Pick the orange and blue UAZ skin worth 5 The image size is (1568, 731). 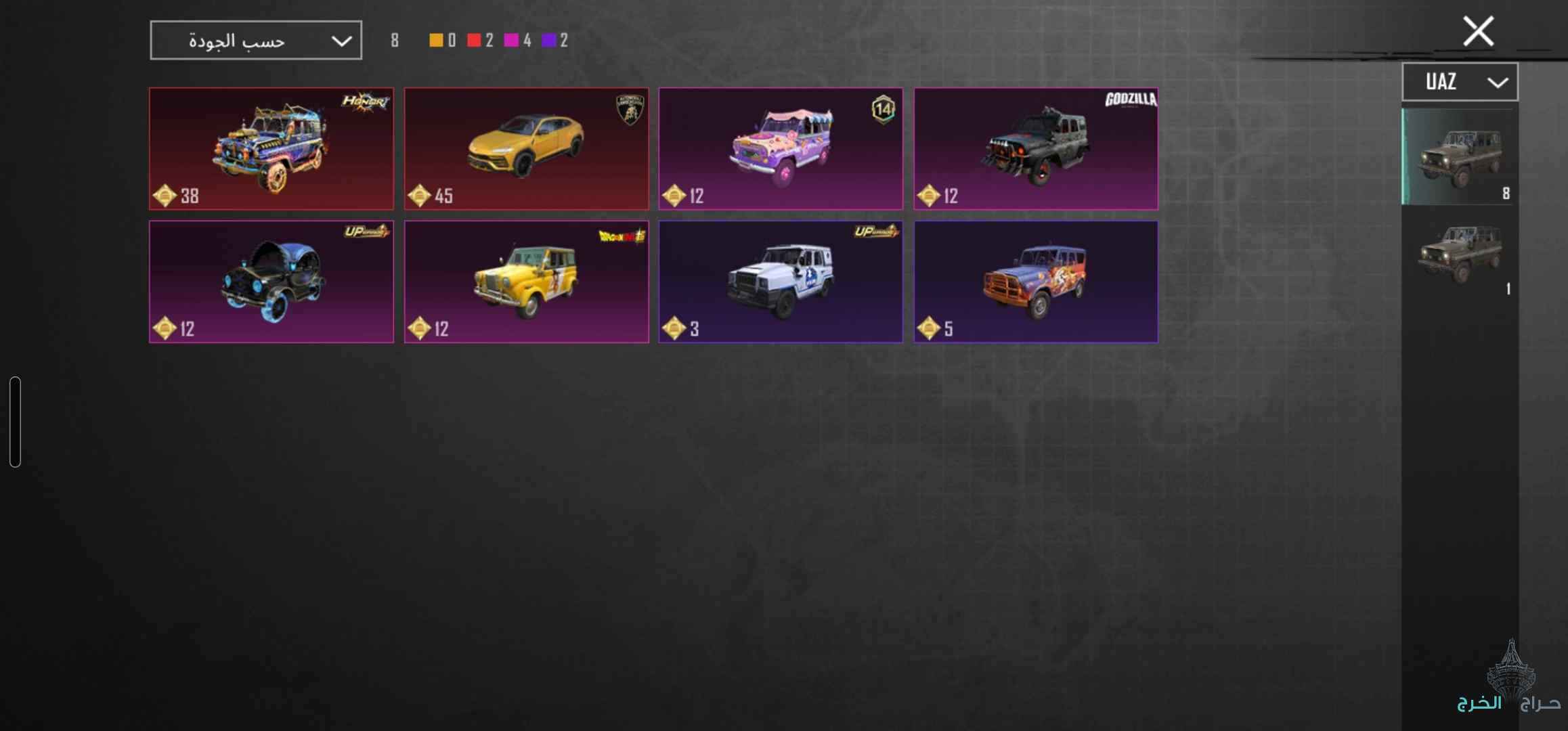[1036, 282]
